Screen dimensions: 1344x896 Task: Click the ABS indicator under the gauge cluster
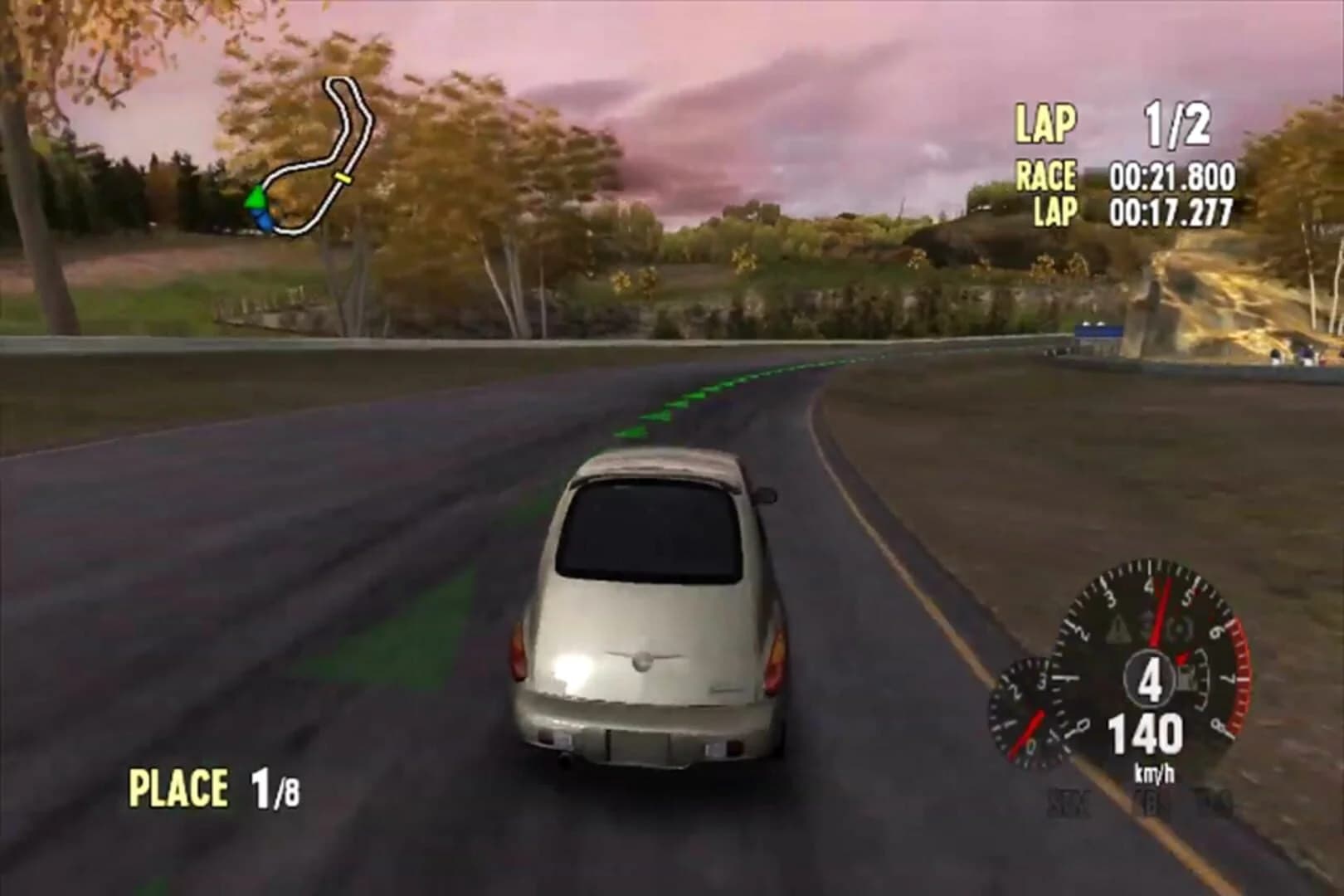[x=1152, y=799]
